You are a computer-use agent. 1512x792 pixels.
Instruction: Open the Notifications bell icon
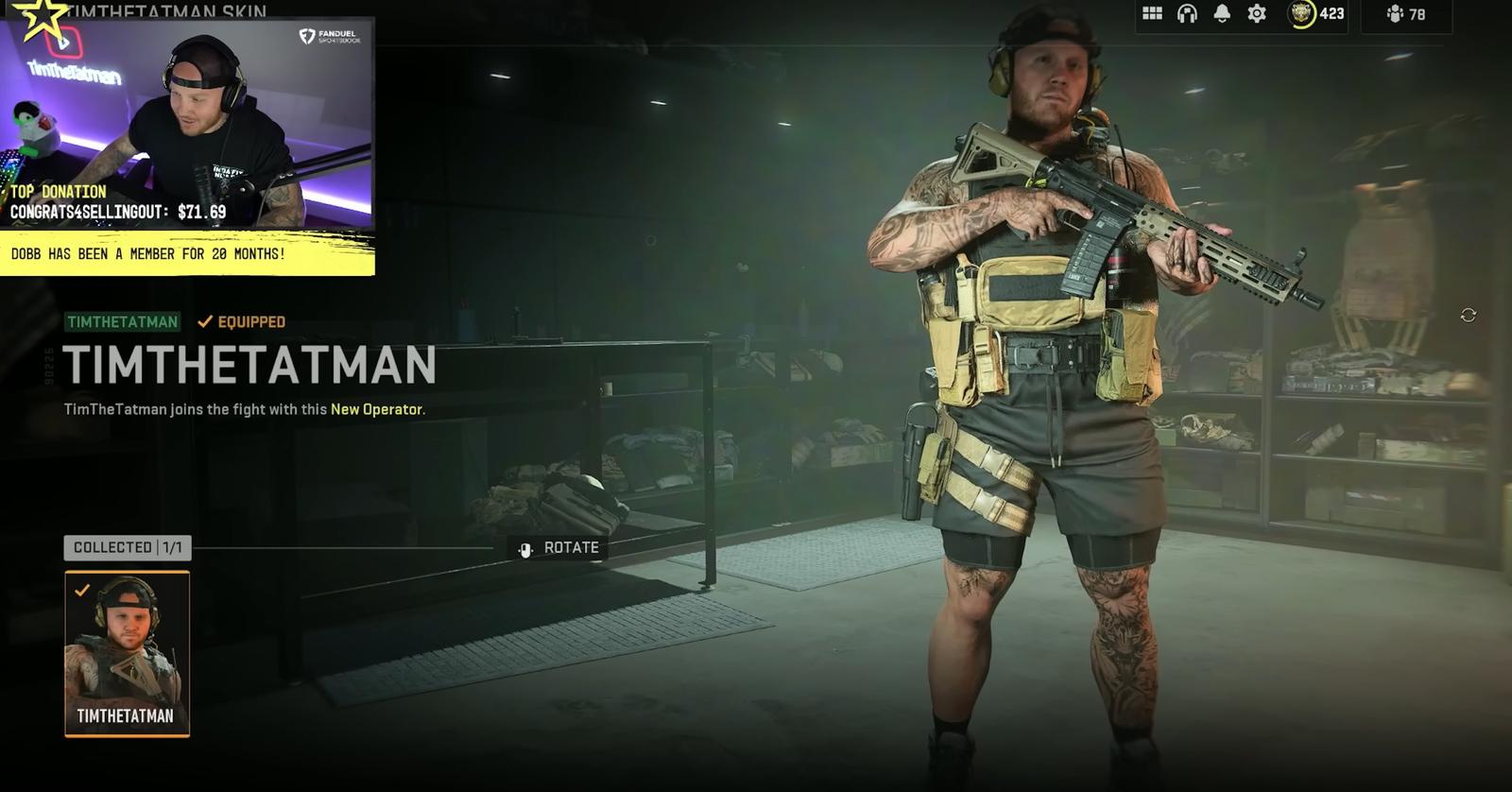pos(1222,15)
